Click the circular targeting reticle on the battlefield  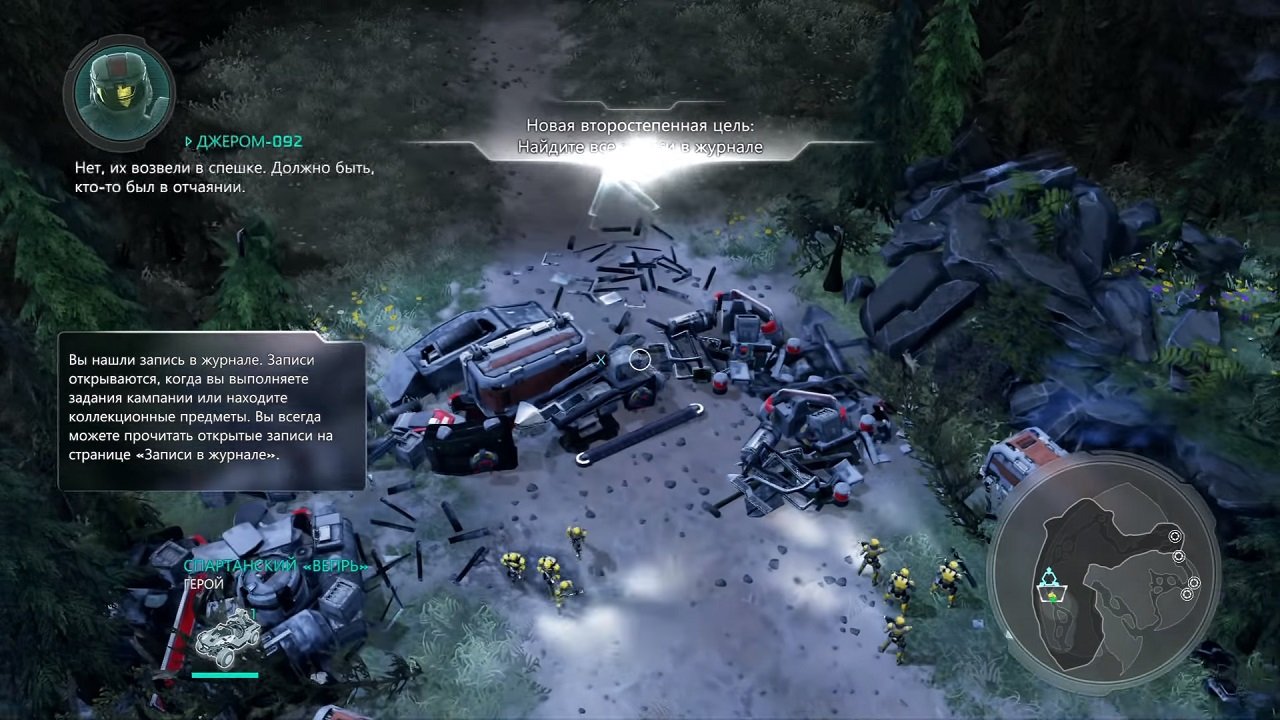pyautogui.click(x=640, y=360)
